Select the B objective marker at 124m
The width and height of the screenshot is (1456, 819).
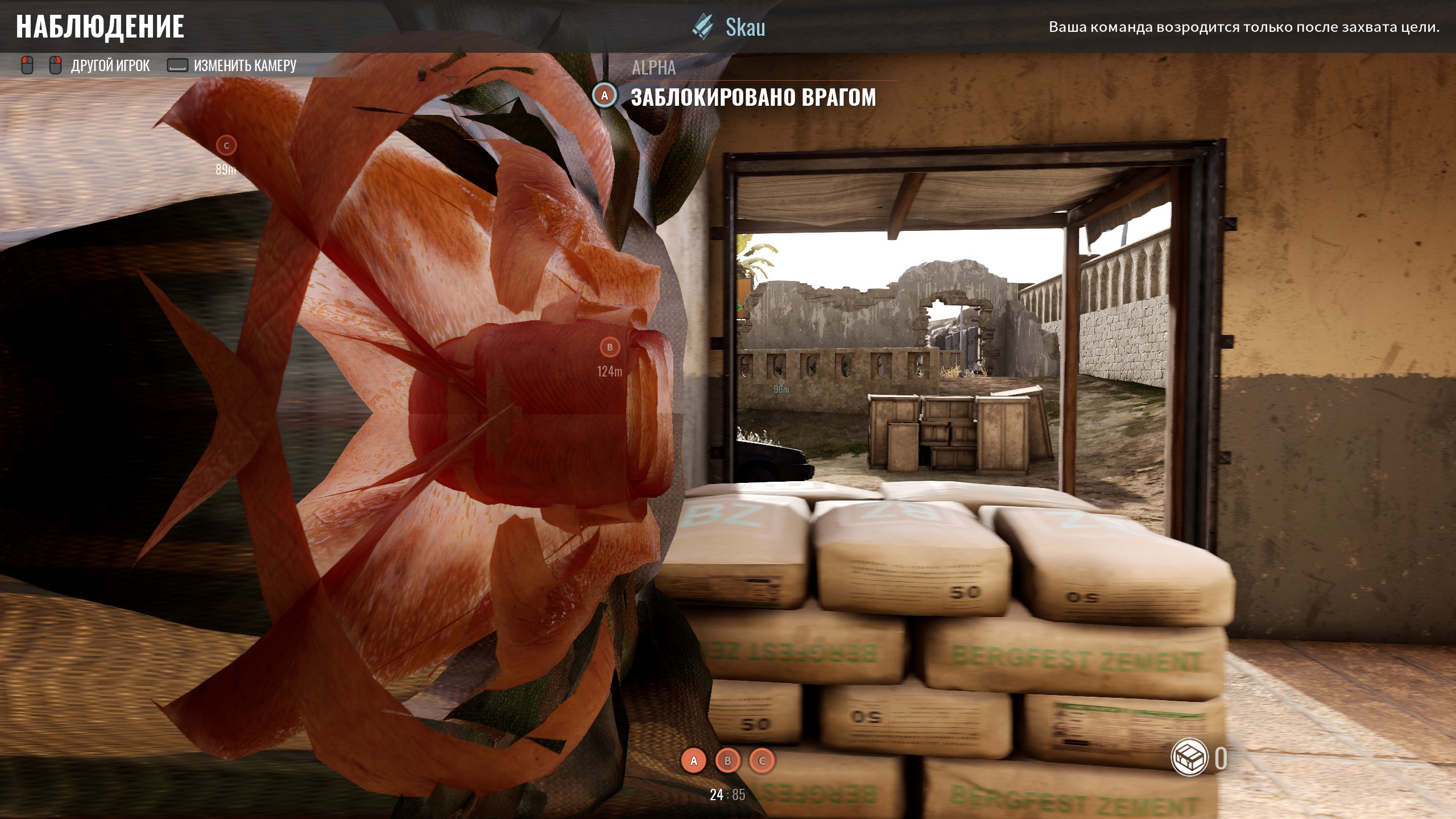pos(610,347)
